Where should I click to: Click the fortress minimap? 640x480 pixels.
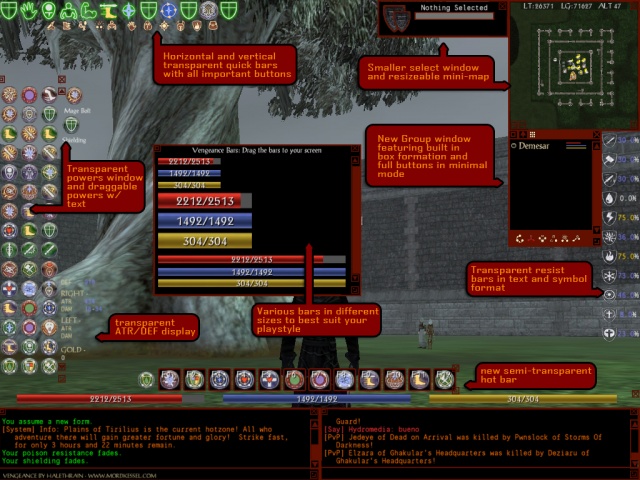click(x=573, y=67)
